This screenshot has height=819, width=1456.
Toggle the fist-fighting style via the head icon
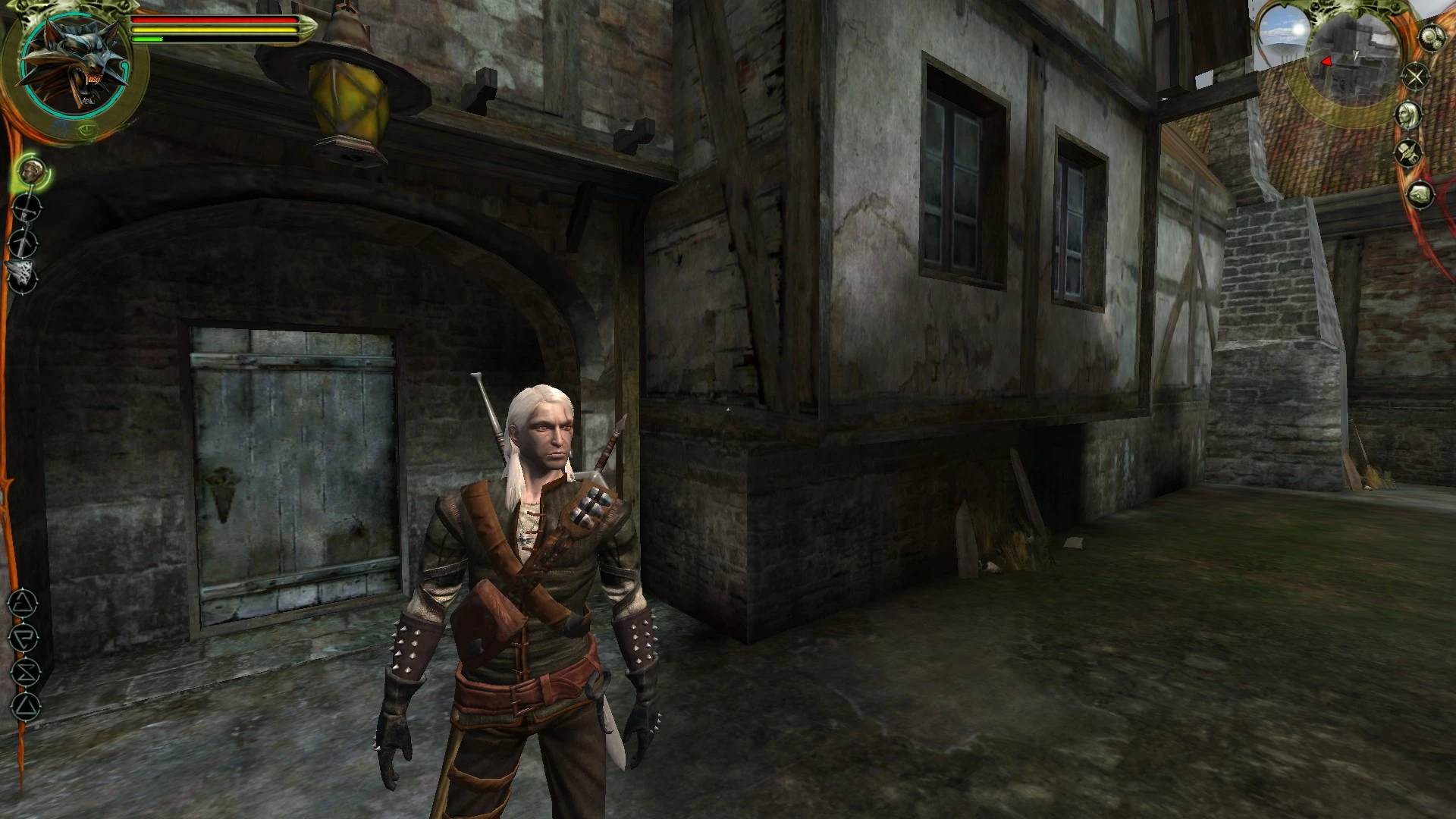[x=33, y=171]
